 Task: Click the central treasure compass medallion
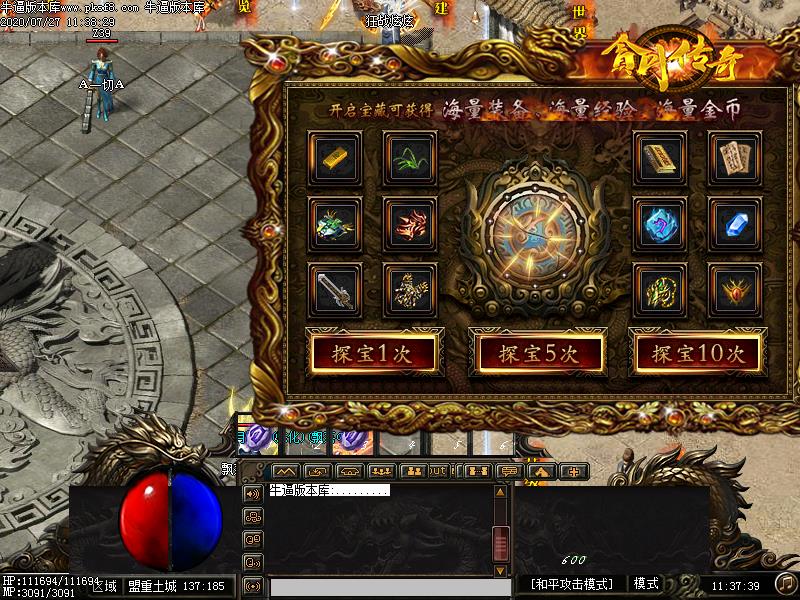[535, 226]
